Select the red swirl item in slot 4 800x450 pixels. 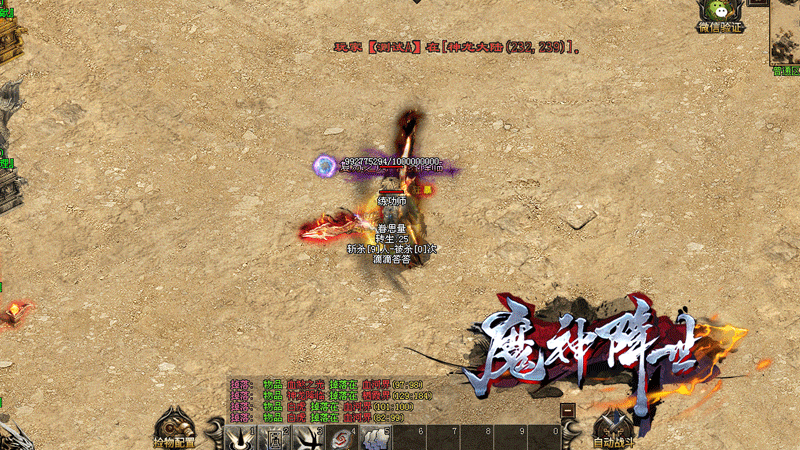tap(339, 438)
